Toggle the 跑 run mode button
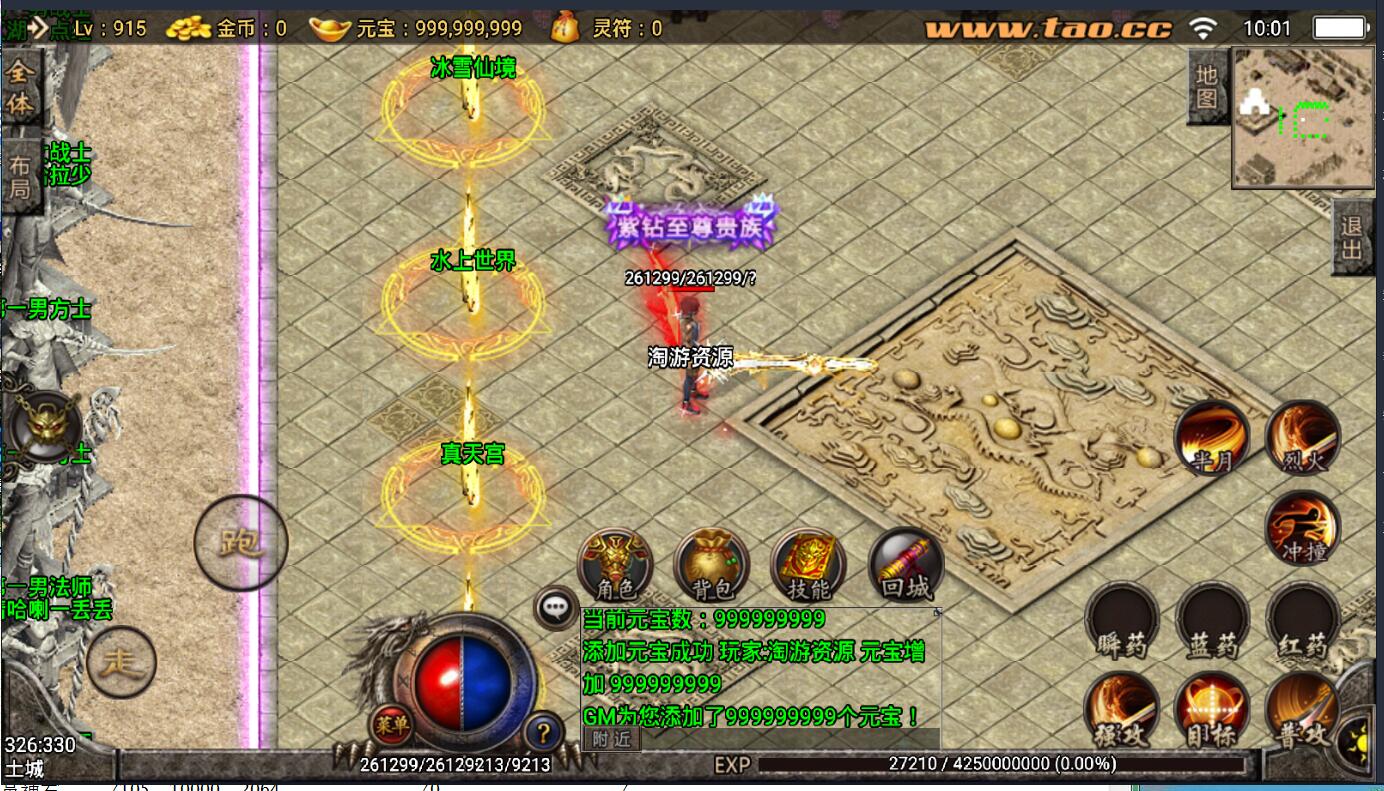Screen dimensions: 1384x791 [x=240, y=543]
